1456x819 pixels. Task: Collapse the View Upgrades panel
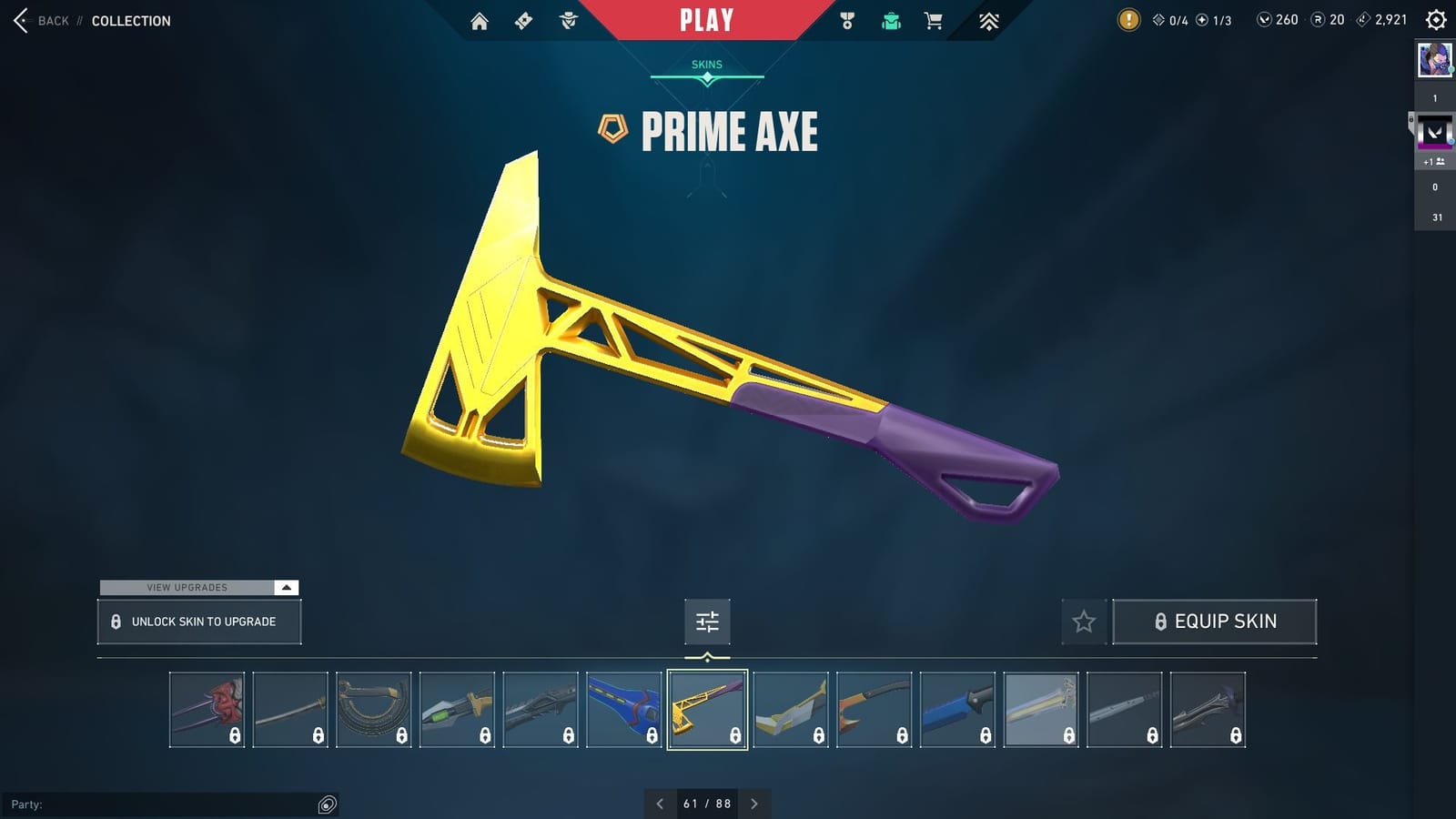286,588
